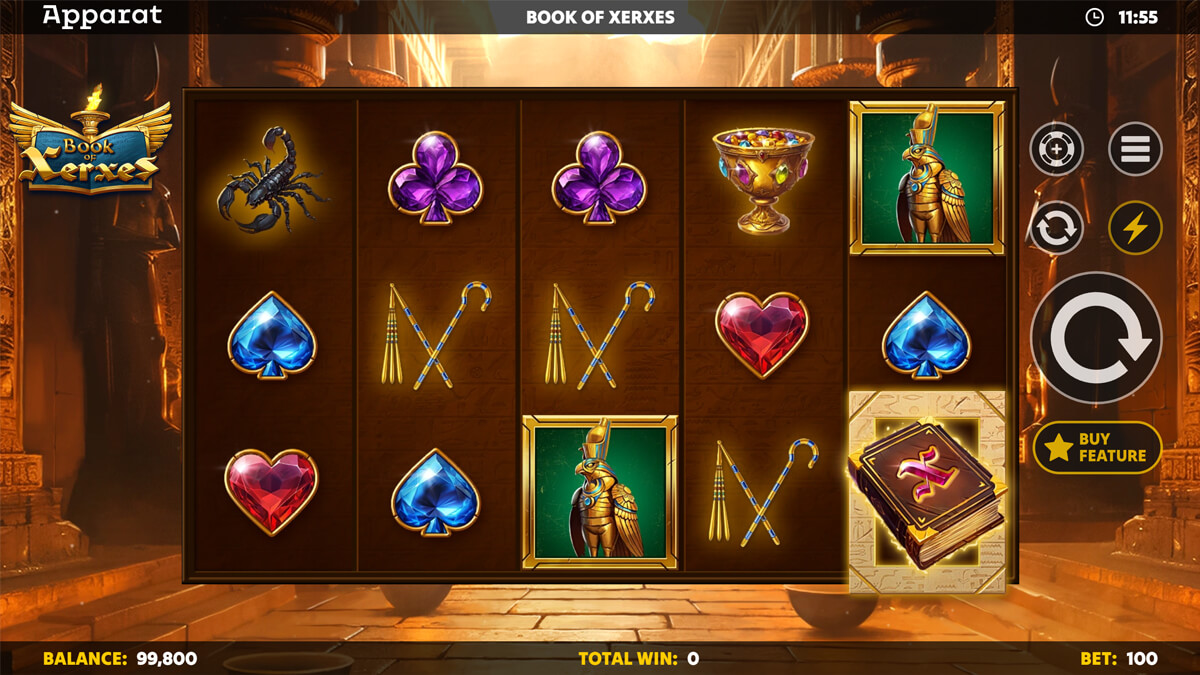This screenshot has height=675, width=1200.
Task: Activate the autoplay button
Action: [1057, 228]
